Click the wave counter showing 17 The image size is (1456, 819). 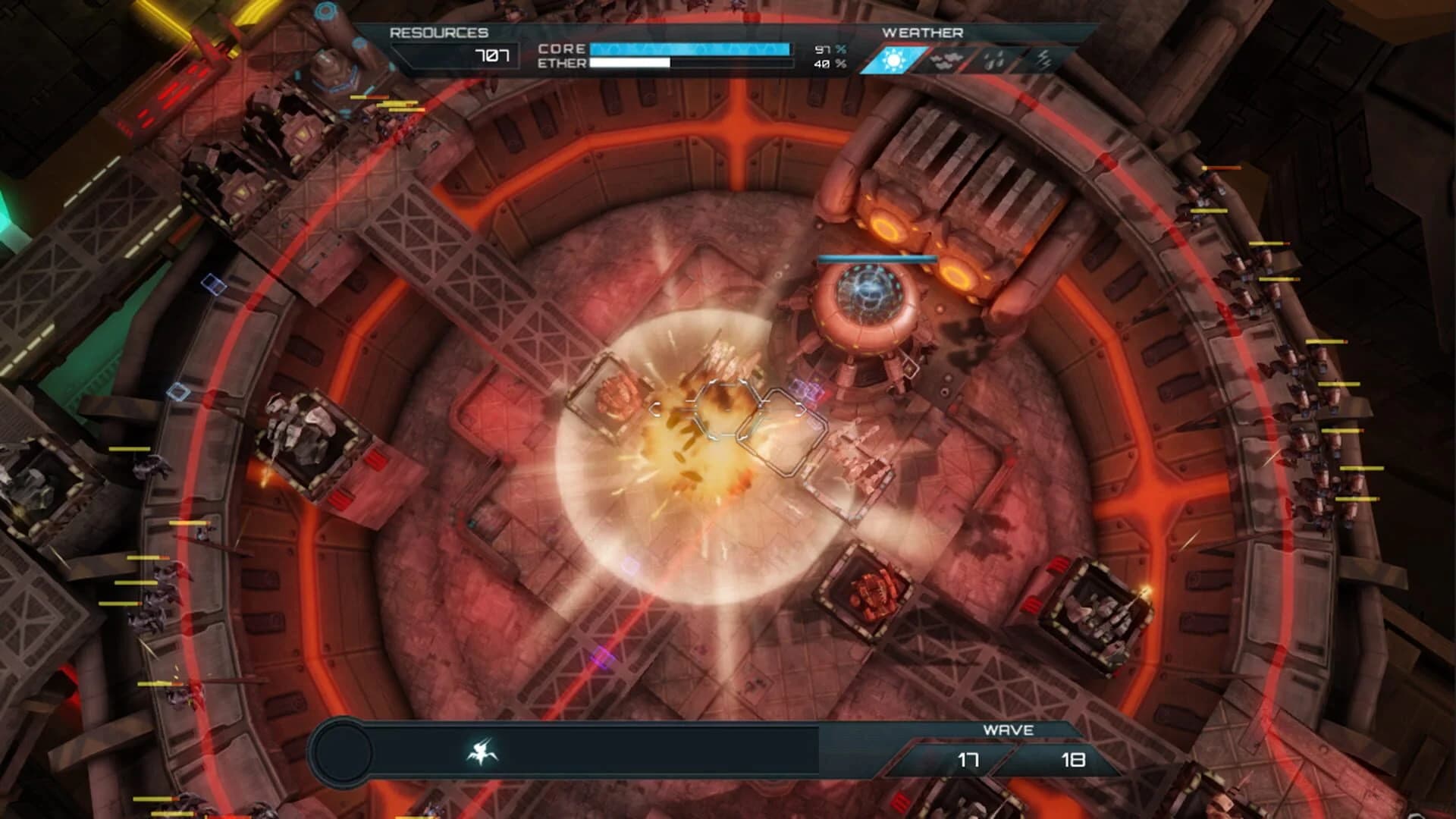click(969, 759)
